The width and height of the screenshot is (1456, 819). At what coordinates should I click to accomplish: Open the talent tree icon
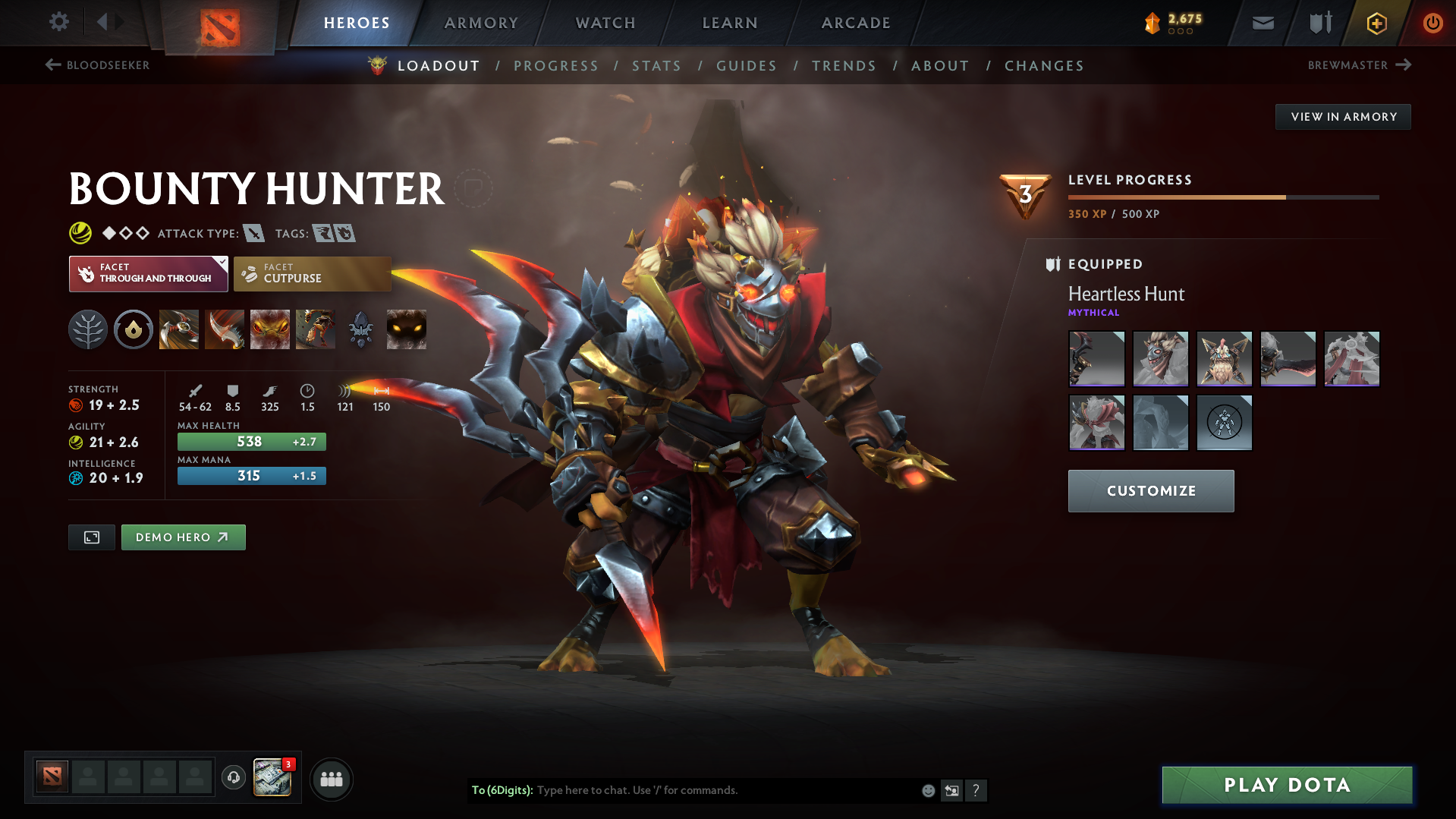pyautogui.click(x=87, y=329)
